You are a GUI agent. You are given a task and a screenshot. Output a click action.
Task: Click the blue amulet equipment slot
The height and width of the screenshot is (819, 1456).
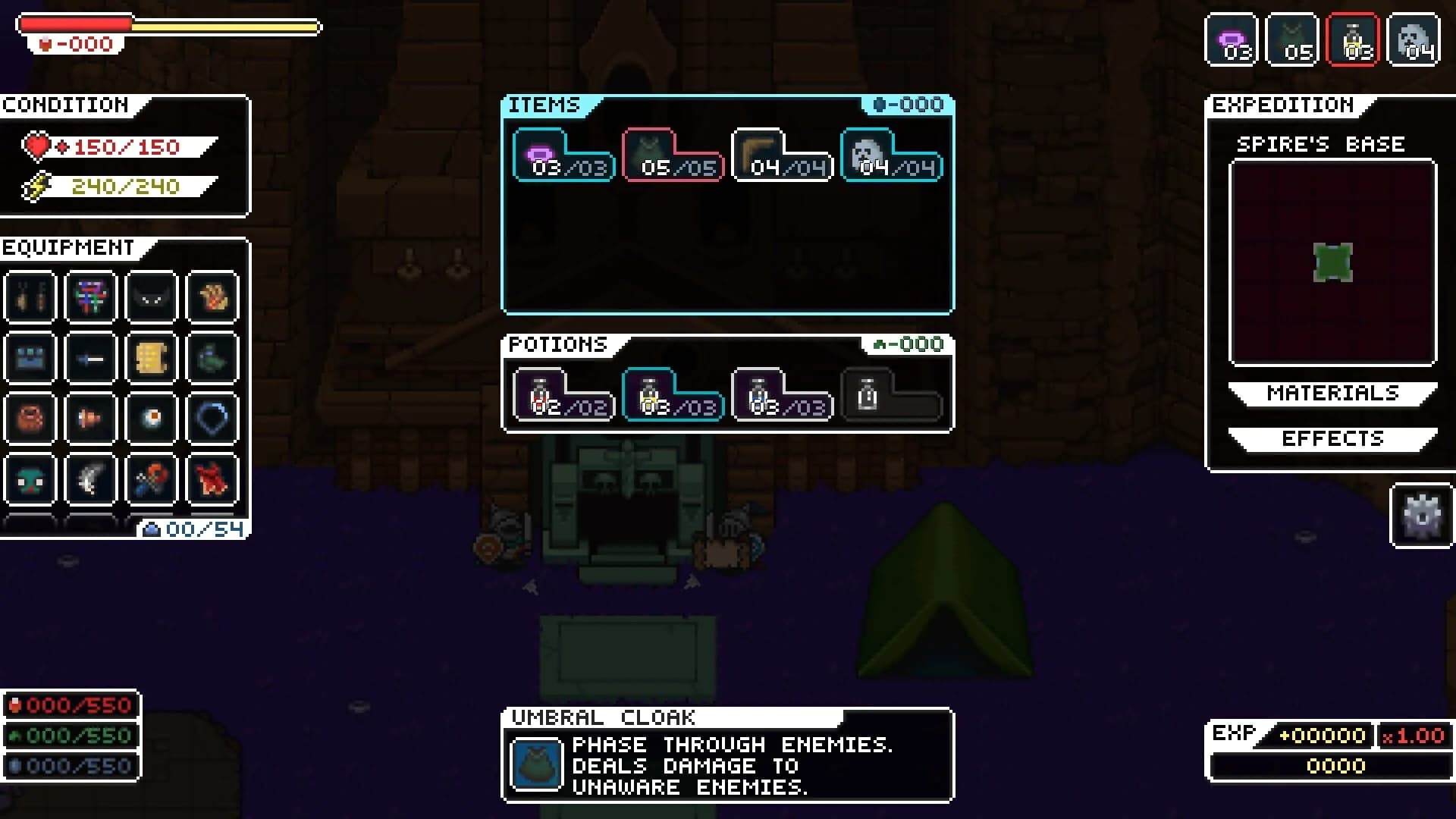[213, 419]
